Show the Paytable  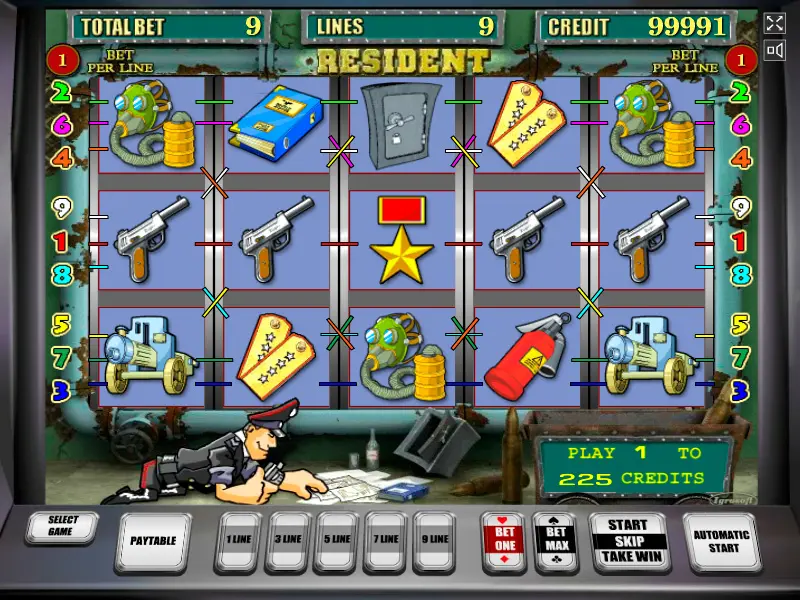(x=153, y=541)
